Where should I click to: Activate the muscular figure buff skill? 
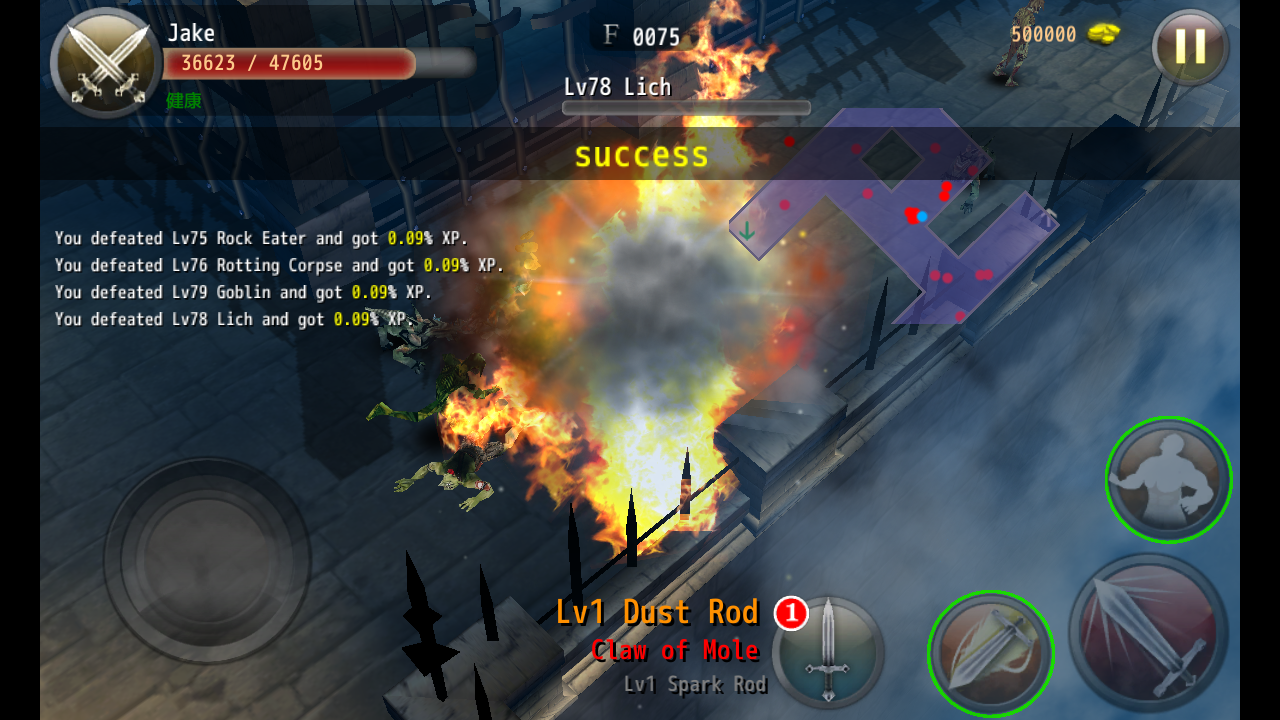click(x=1168, y=480)
